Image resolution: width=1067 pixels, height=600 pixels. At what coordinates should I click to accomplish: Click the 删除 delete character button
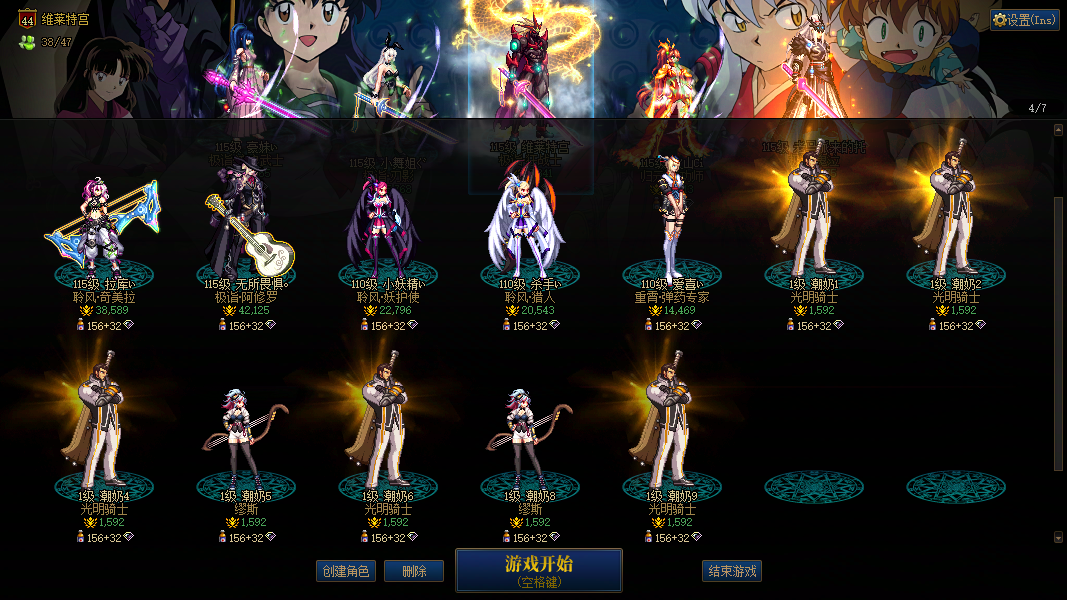coord(414,571)
